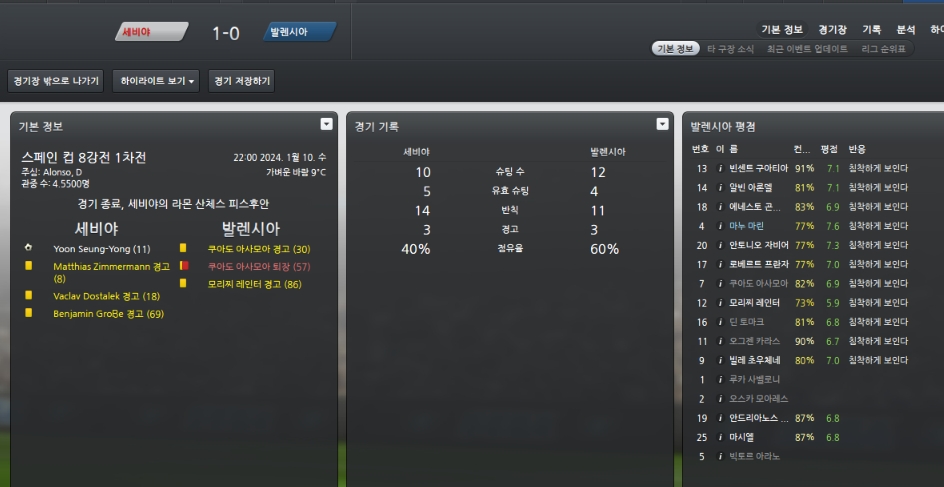944x487 pixels.
Task: Select Vaclav Dostalek's booking entry
Action: pos(106,296)
